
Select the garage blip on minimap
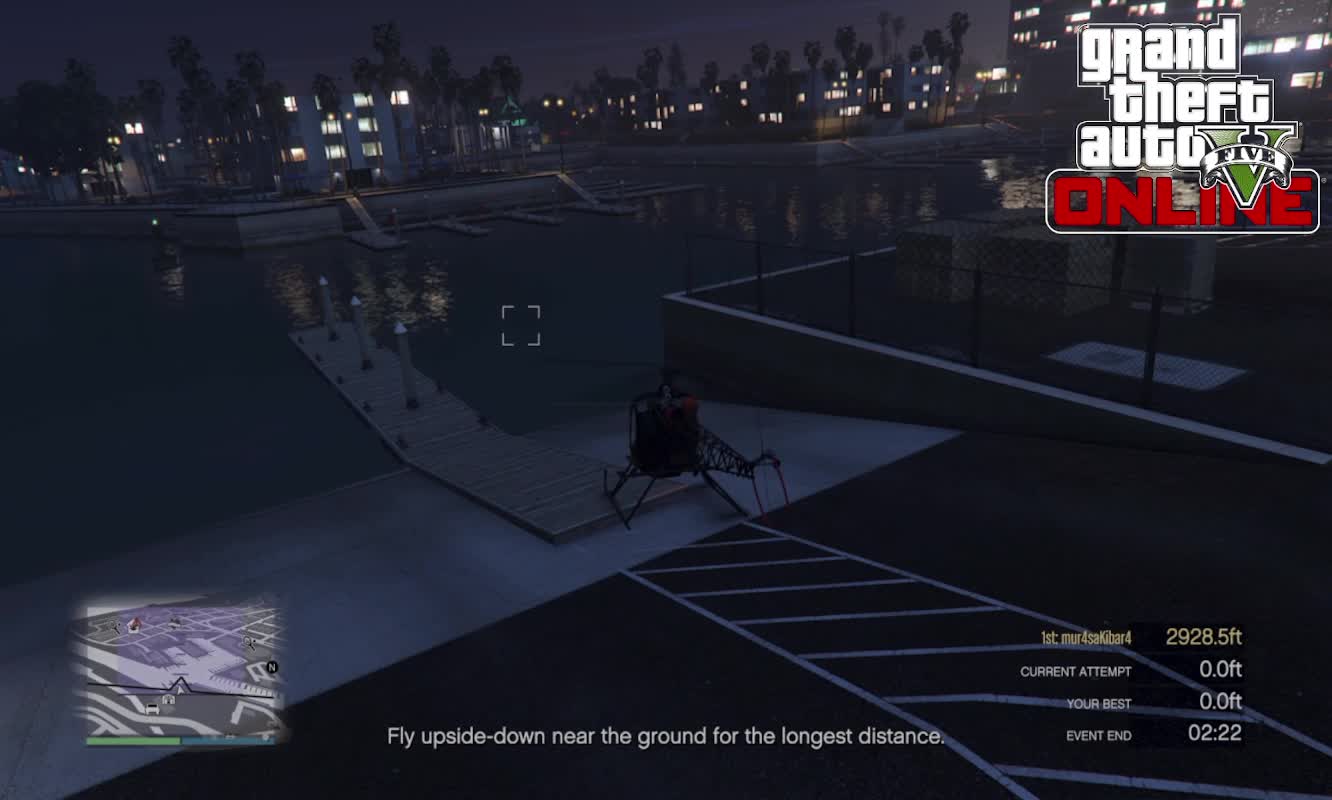[x=168, y=699]
